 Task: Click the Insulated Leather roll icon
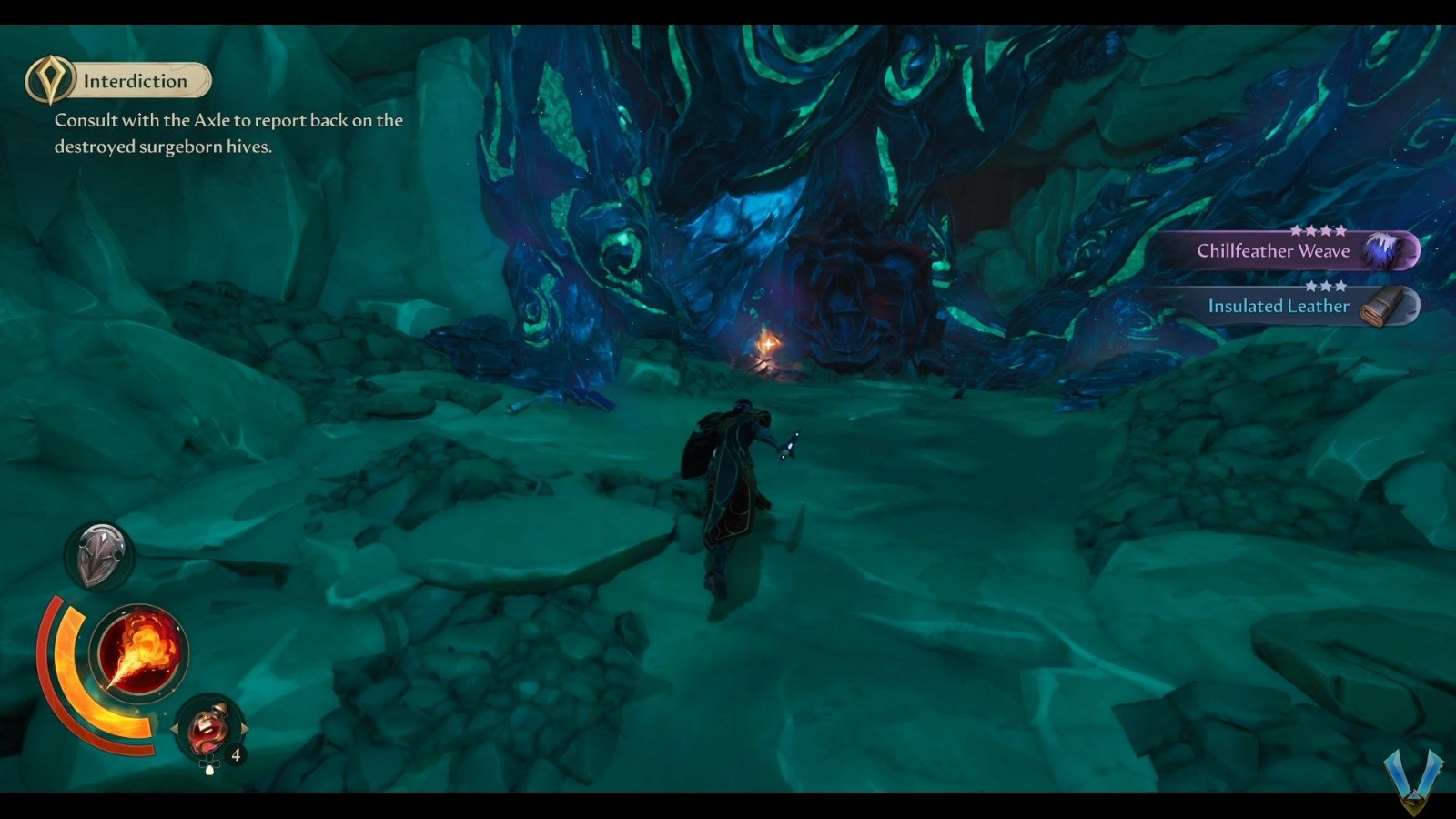1381,307
